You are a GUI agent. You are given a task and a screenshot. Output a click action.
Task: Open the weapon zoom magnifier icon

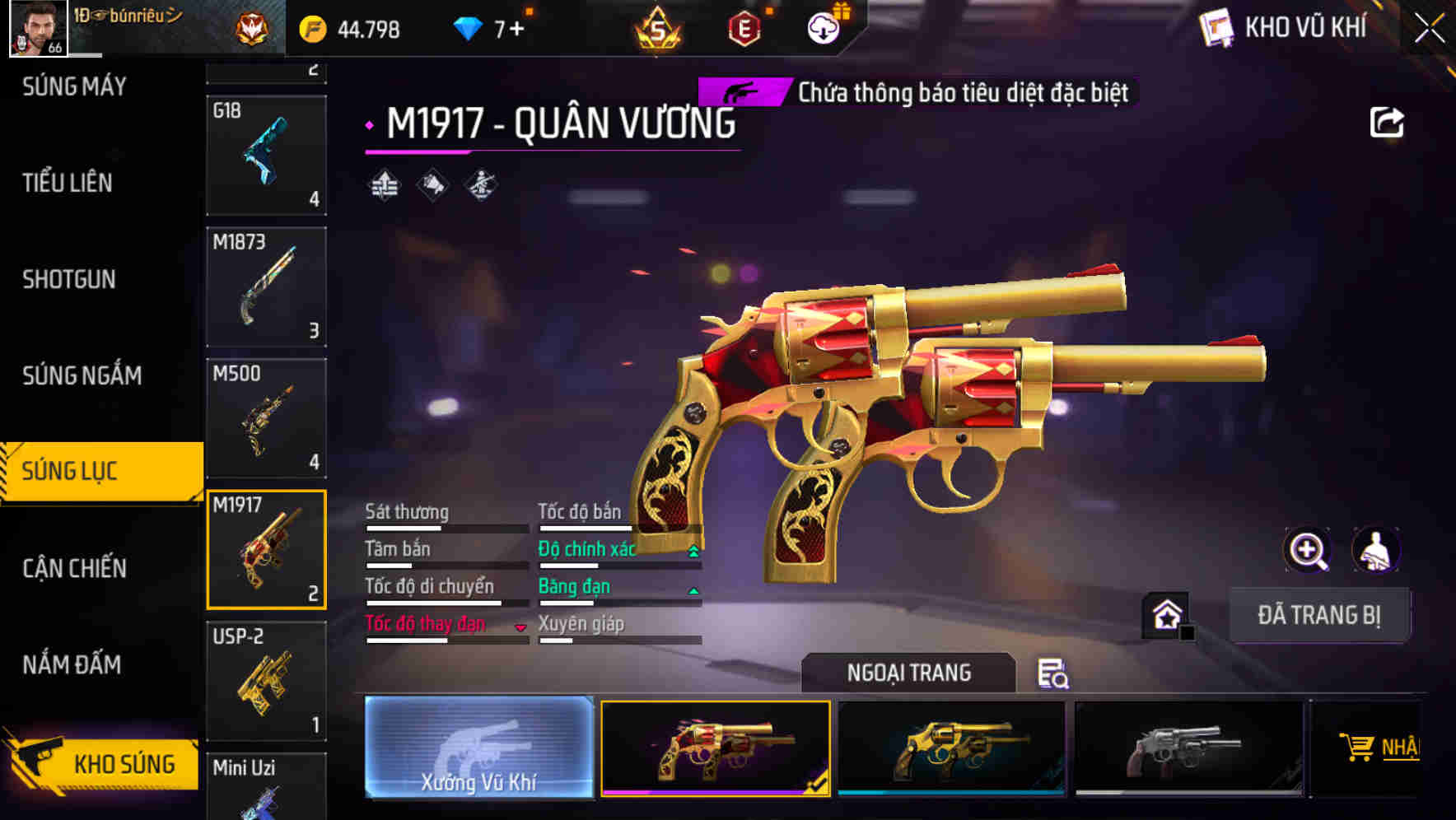1307,550
